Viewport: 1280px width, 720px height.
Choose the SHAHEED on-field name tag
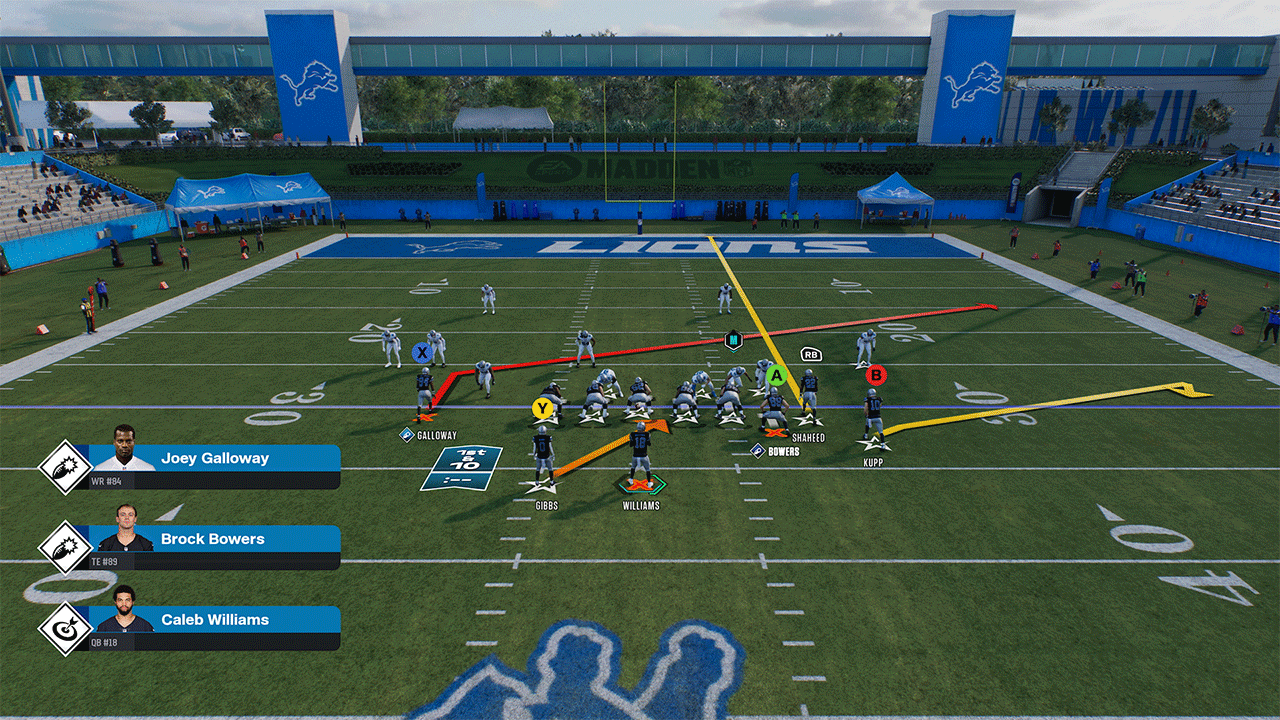808,436
